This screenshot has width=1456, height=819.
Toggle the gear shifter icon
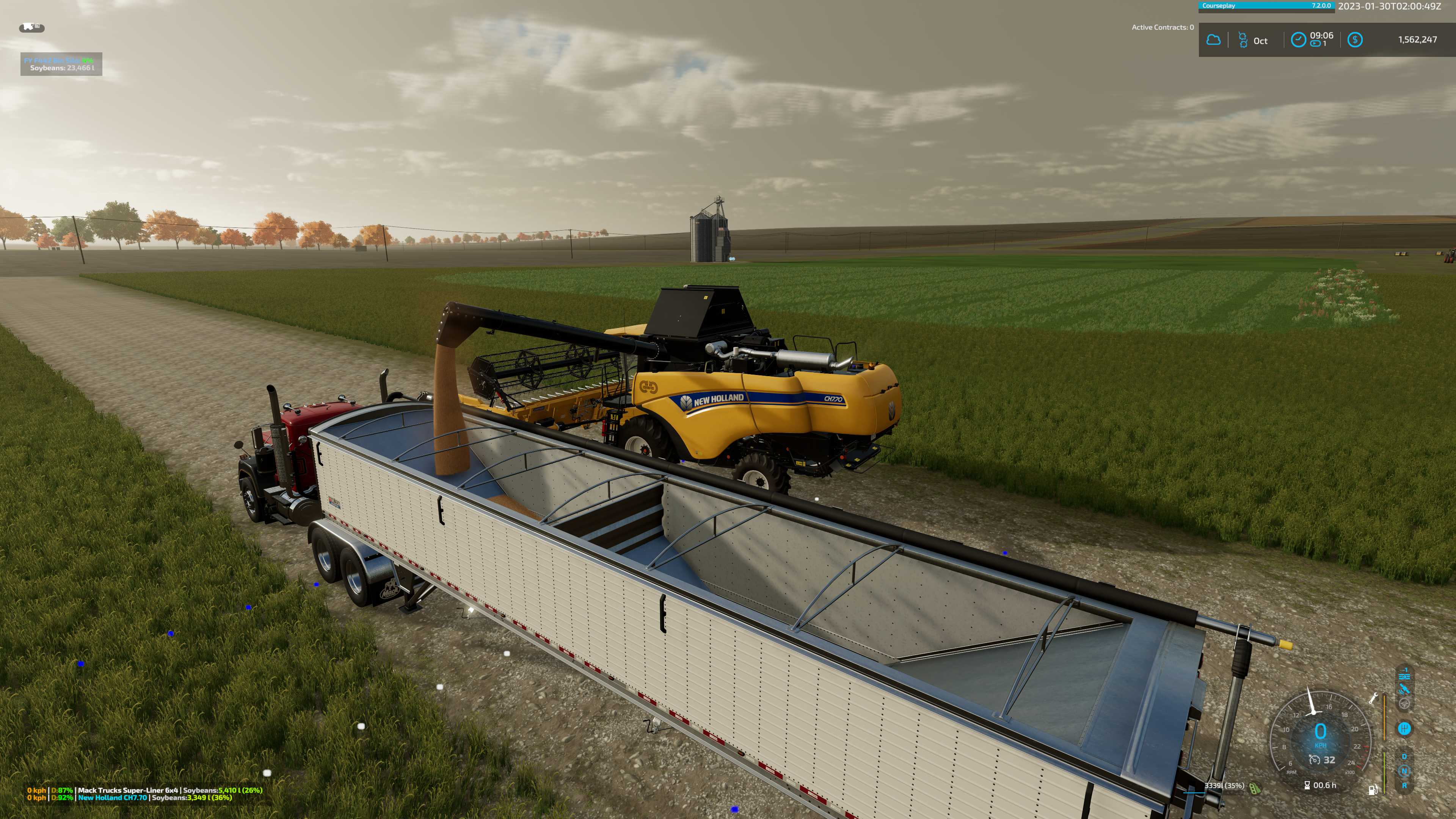pyautogui.click(x=1404, y=728)
